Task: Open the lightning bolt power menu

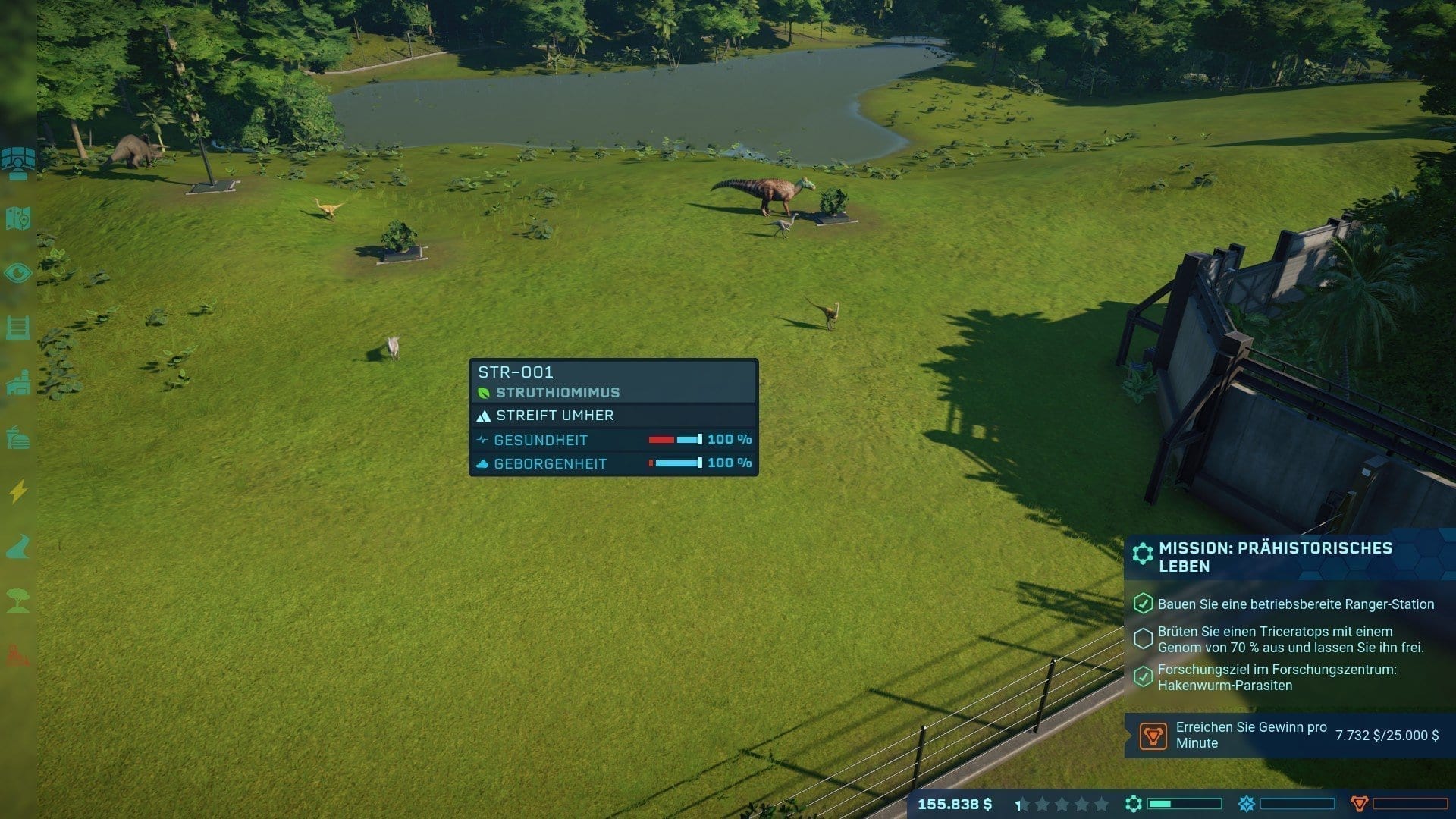Action: tap(18, 491)
